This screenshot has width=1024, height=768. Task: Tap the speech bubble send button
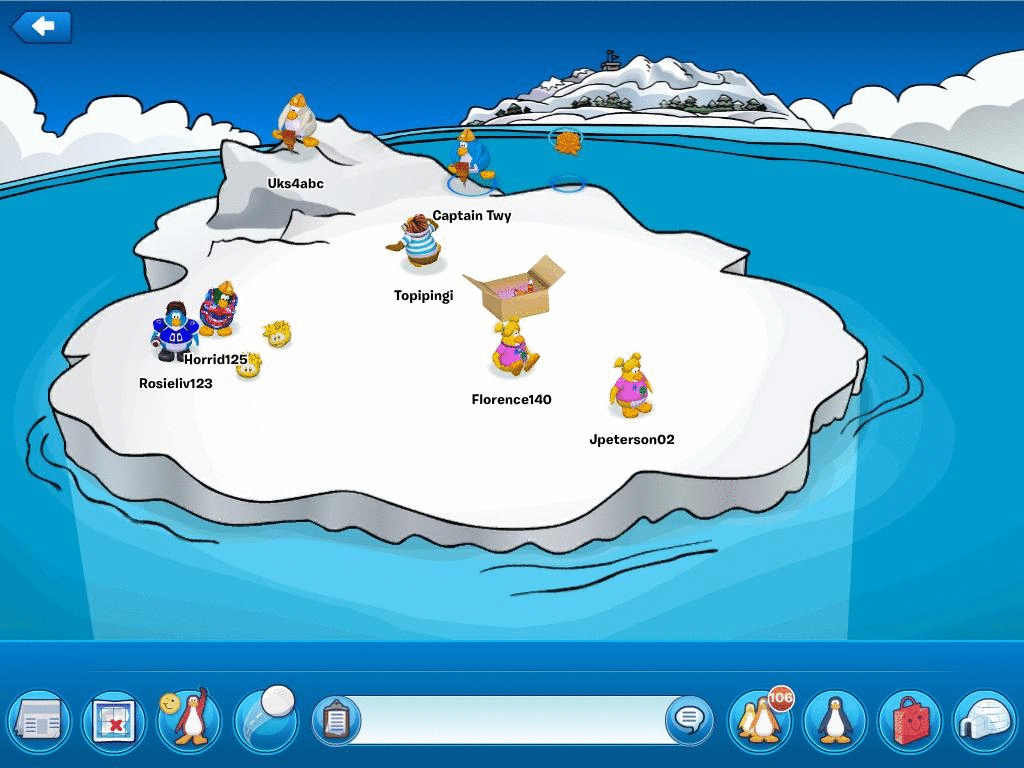point(688,719)
